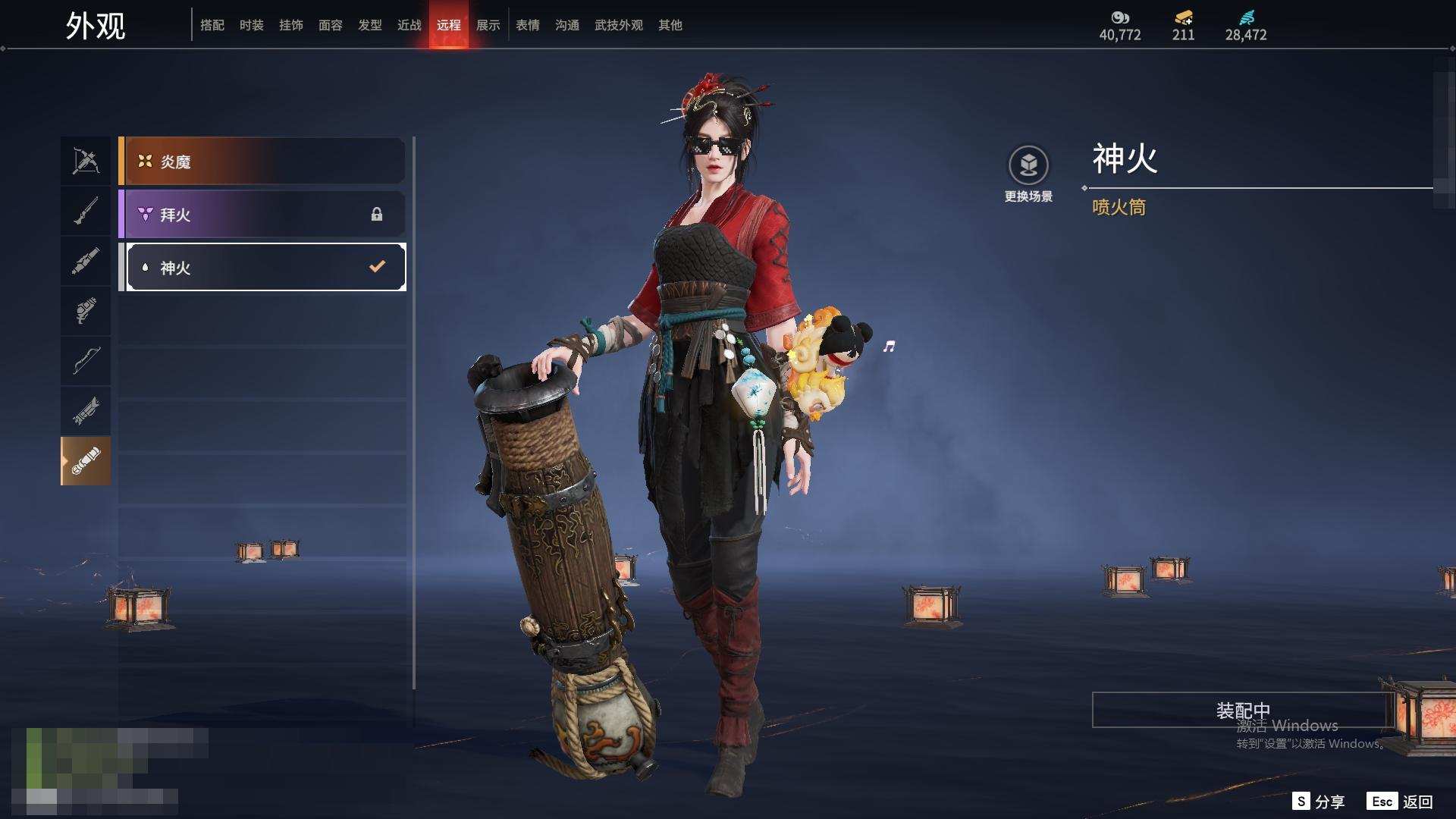Share via the 分享 button

tap(1319, 802)
